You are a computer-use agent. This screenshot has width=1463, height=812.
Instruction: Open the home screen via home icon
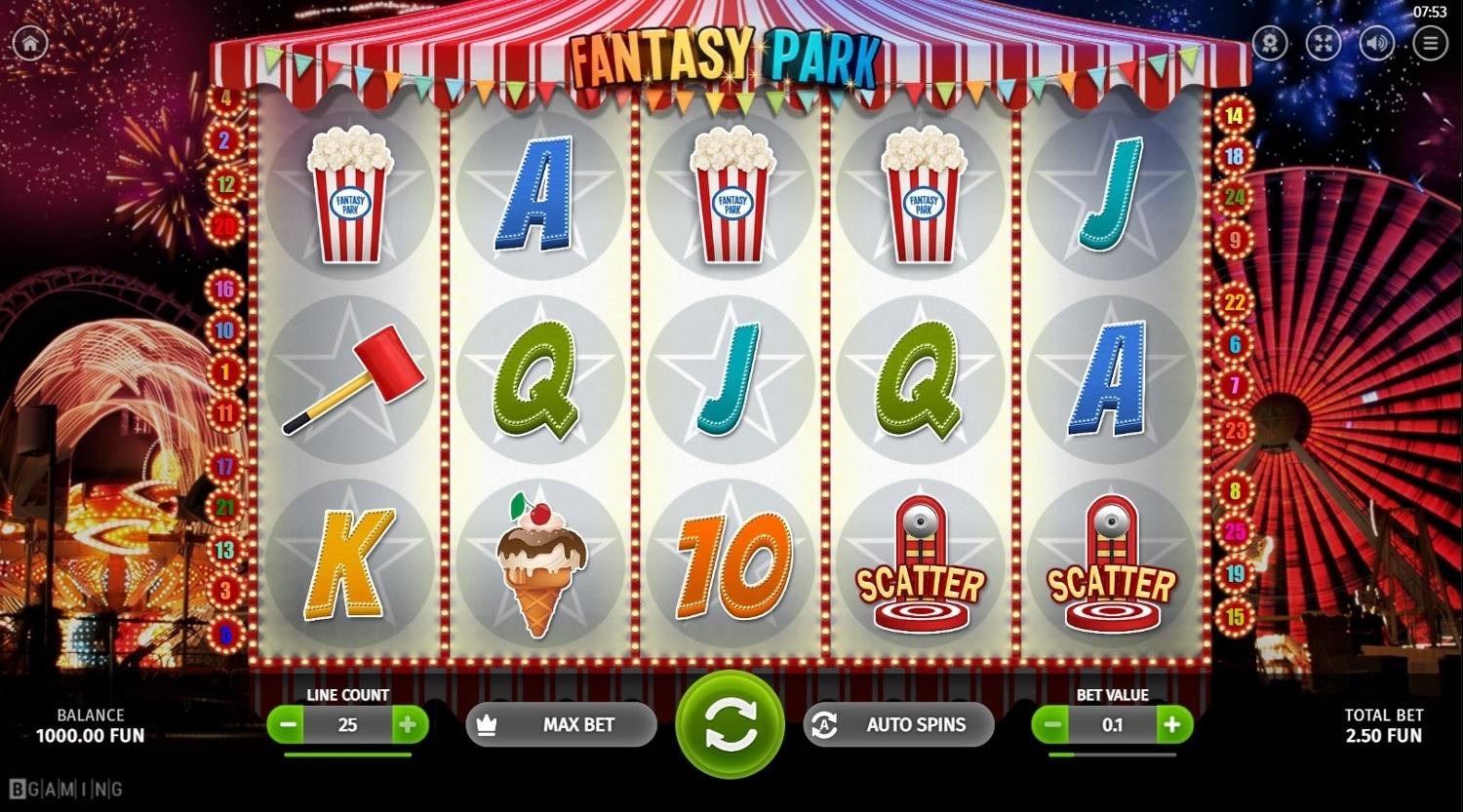click(x=29, y=43)
